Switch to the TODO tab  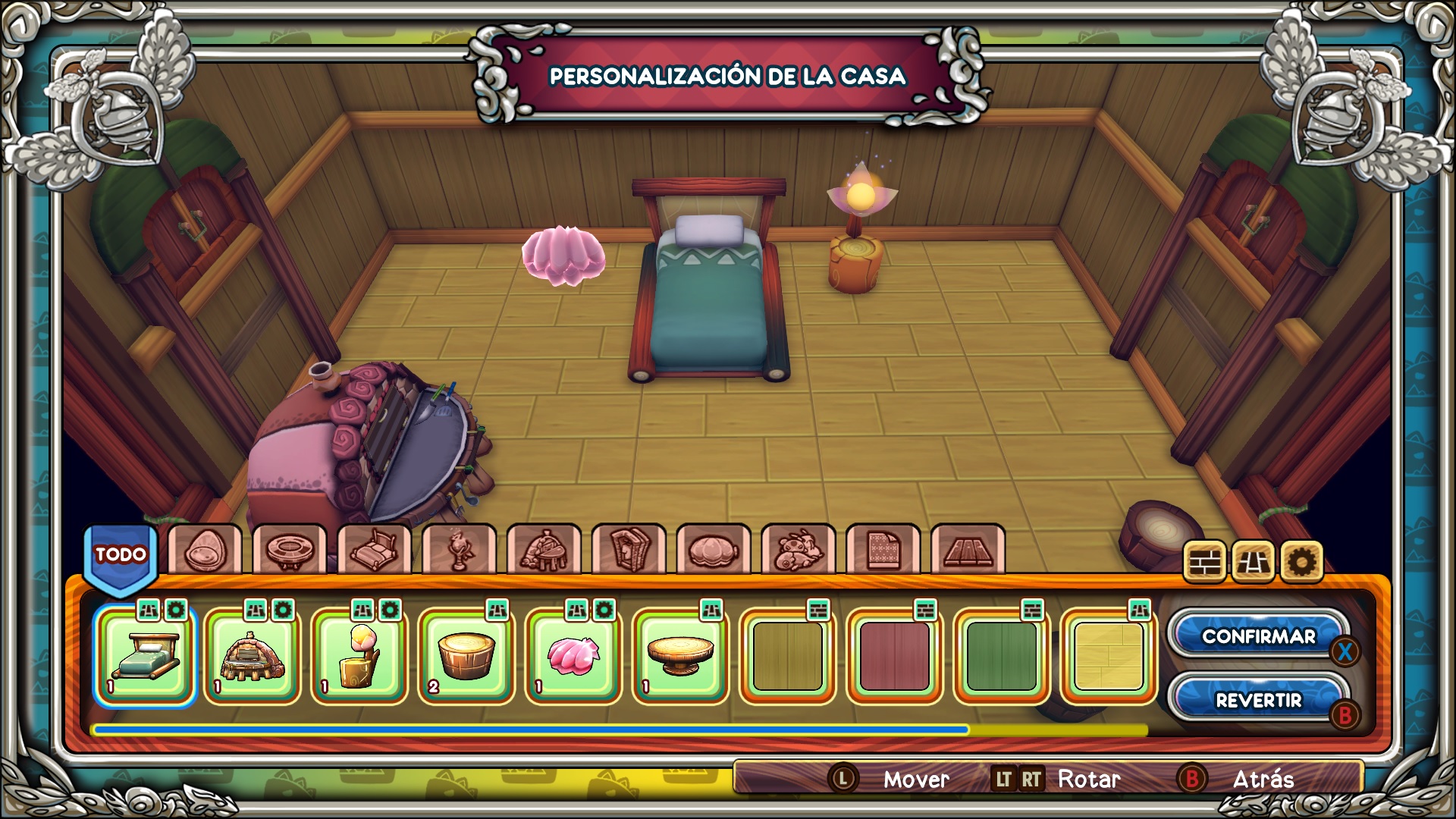pos(121,556)
